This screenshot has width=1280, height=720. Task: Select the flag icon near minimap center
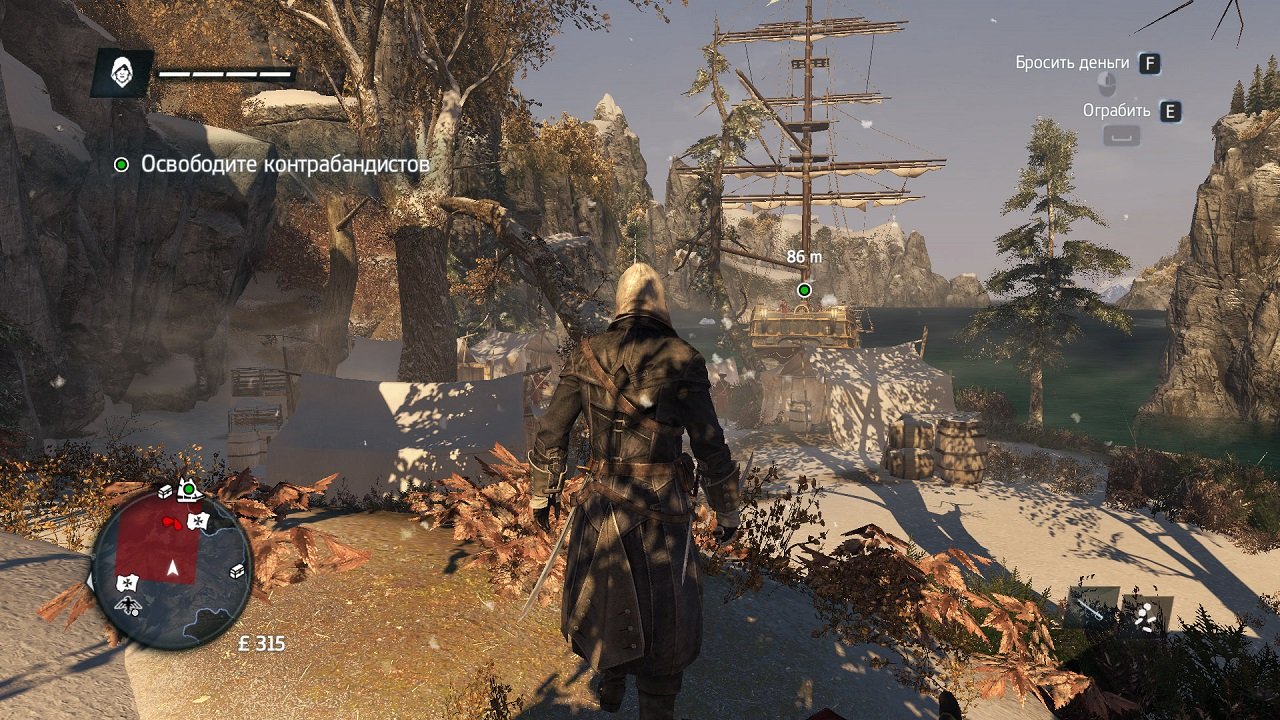199,522
